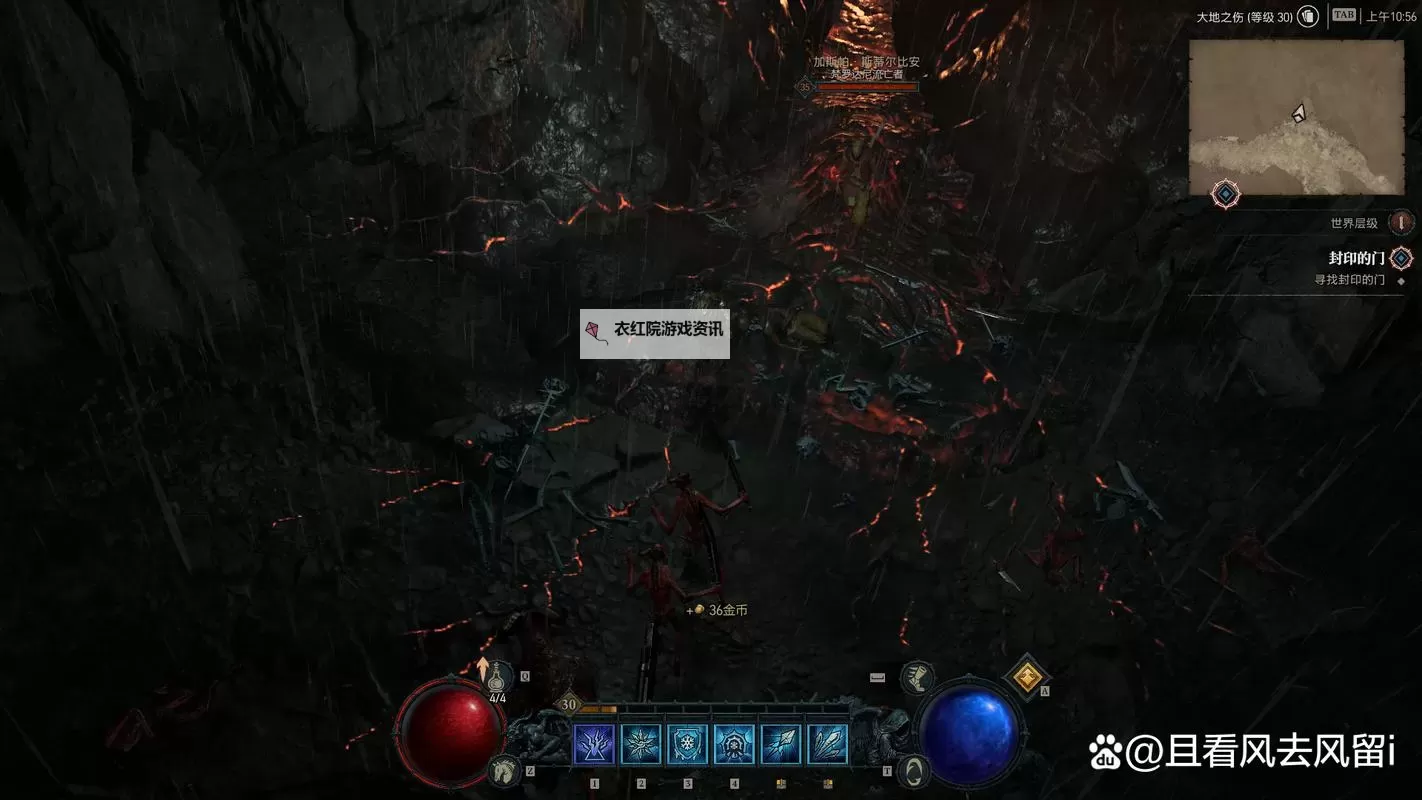
Task: Fire the triple ice shards skill
Action: 828,745
